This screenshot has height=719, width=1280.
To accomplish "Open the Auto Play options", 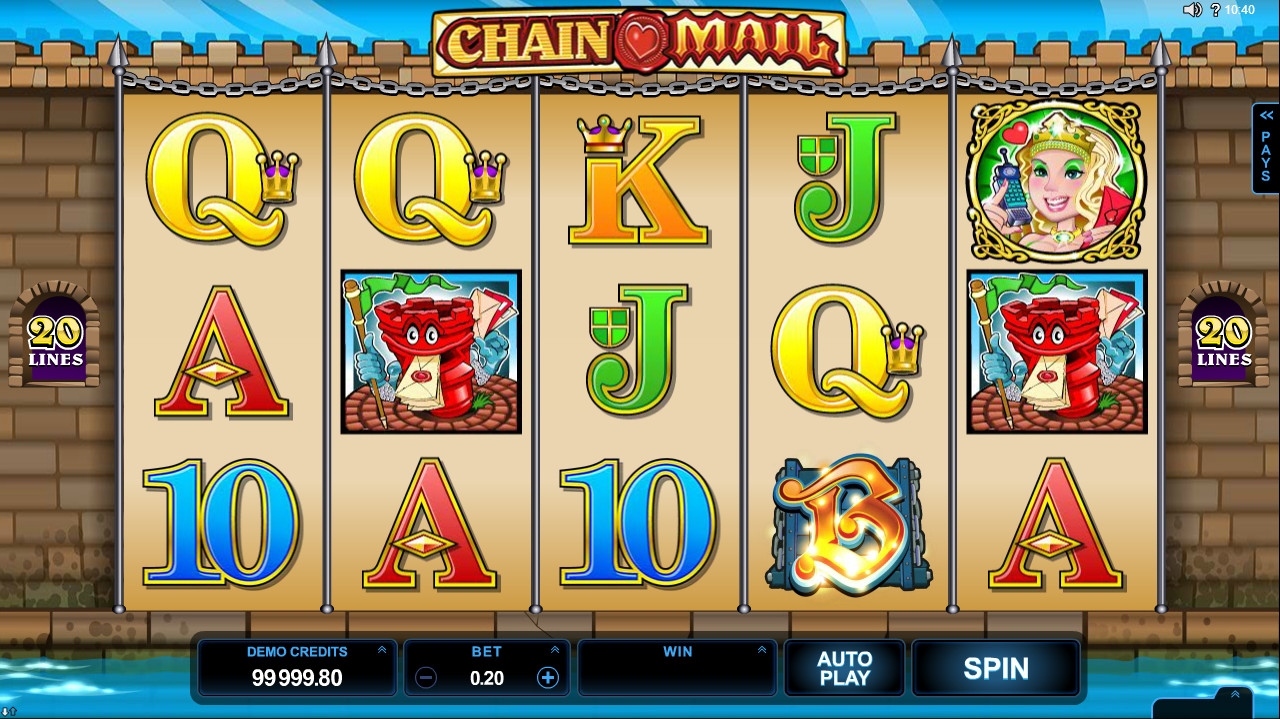I will point(844,668).
